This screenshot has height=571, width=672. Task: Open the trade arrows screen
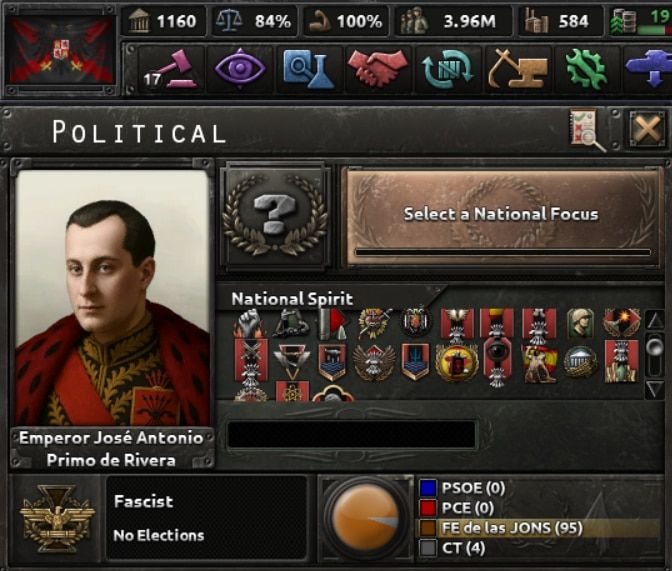click(446, 68)
